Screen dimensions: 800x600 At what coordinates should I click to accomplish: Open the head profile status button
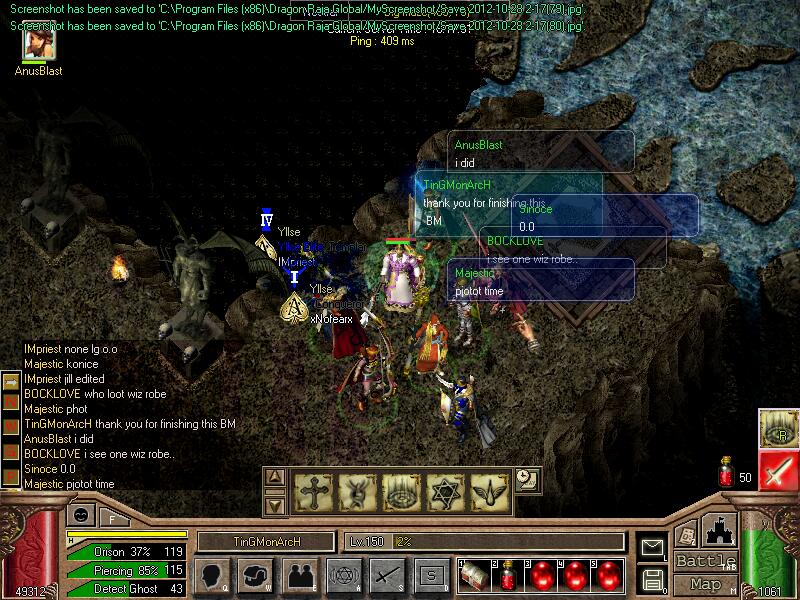212,576
